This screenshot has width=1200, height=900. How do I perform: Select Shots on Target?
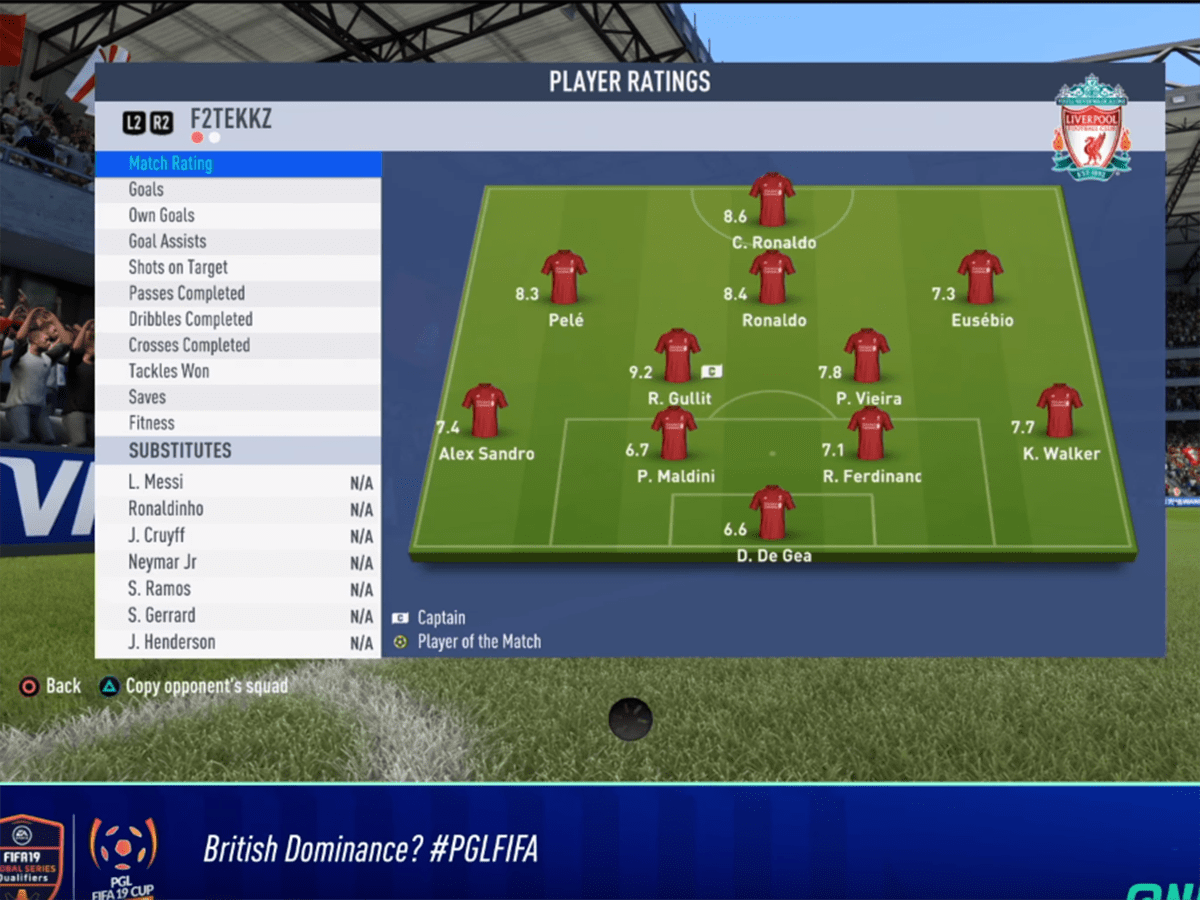(x=237, y=268)
